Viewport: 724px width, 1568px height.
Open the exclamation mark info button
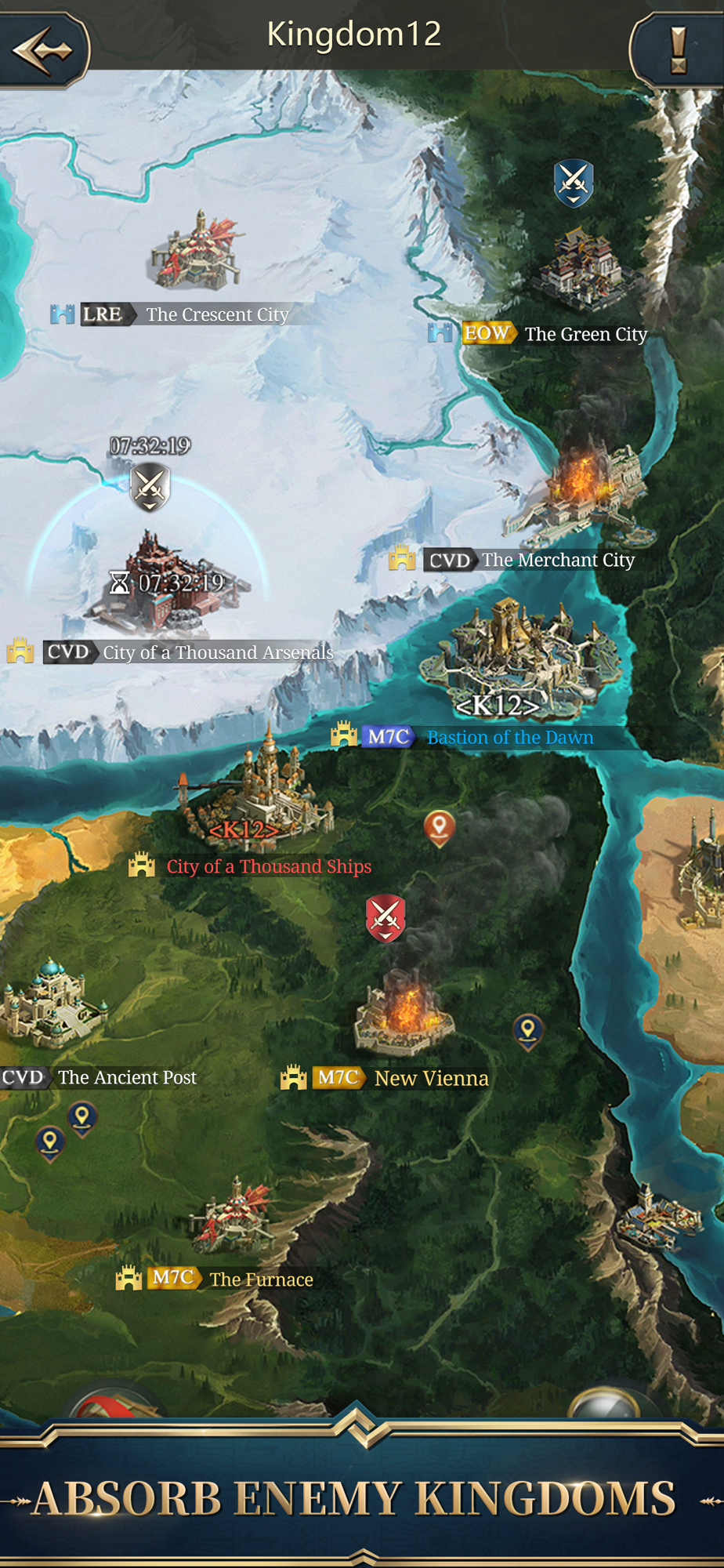click(678, 51)
